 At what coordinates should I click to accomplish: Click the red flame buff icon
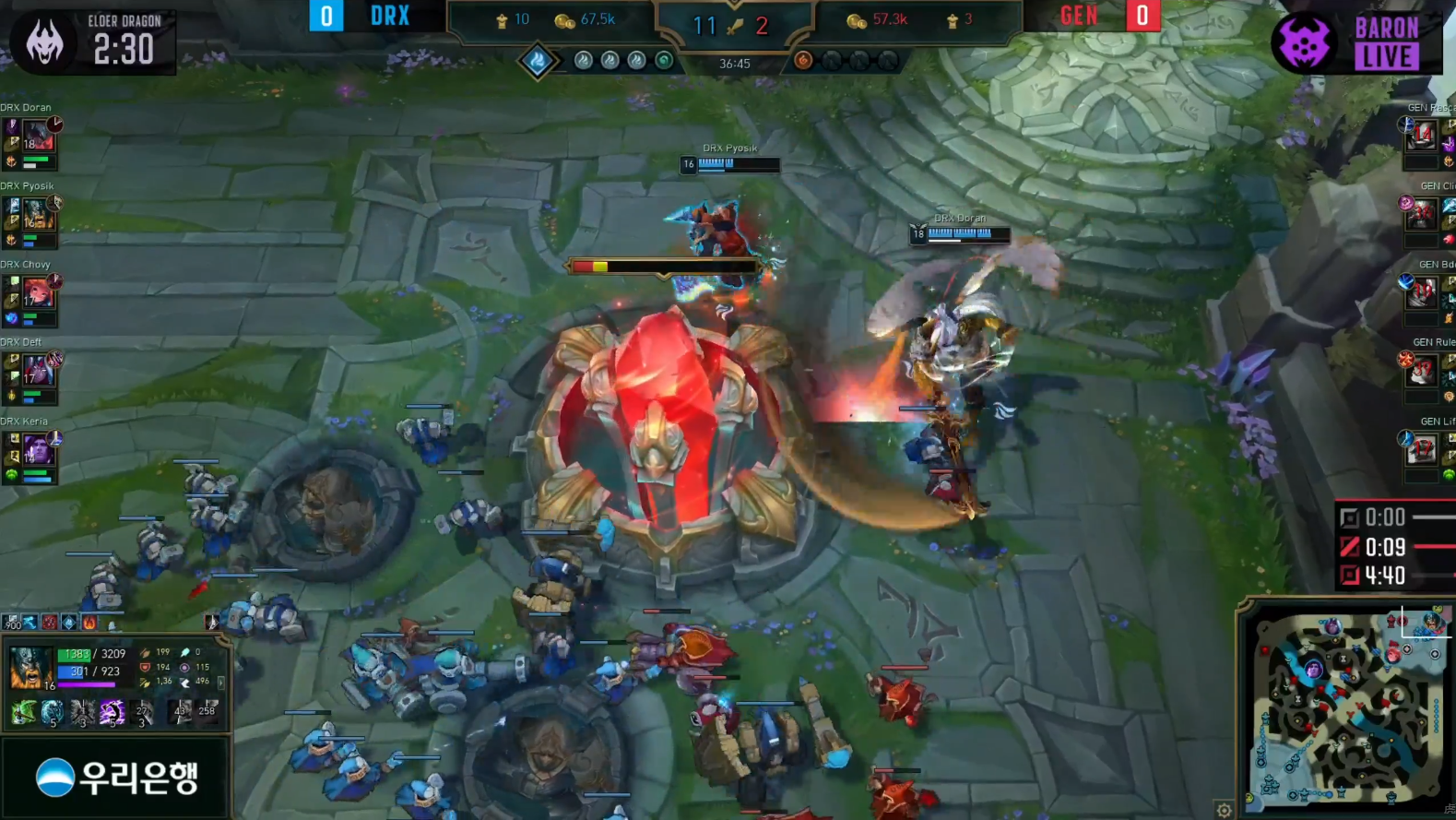pyautogui.click(x=89, y=624)
